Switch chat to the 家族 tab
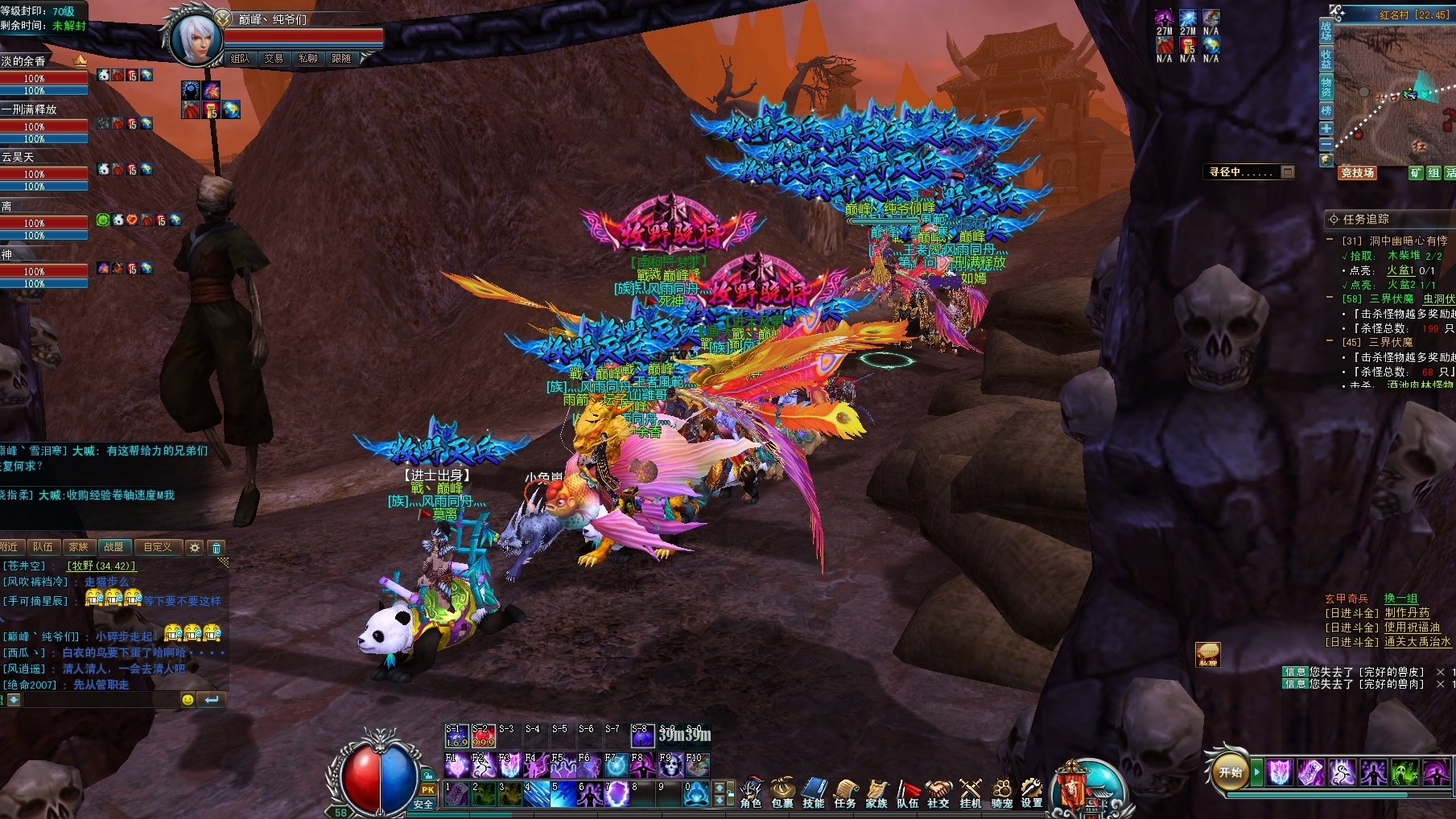The height and width of the screenshot is (819, 1456). (x=78, y=547)
